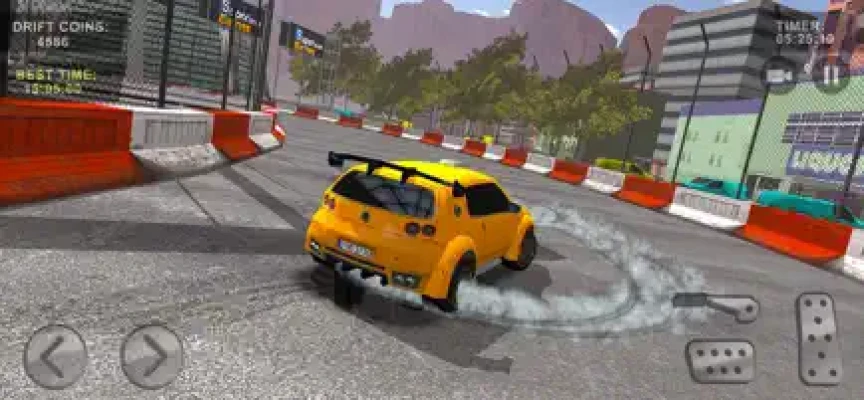This screenshot has width=864, height=400.
Task: Pause the game
Action: point(831,74)
